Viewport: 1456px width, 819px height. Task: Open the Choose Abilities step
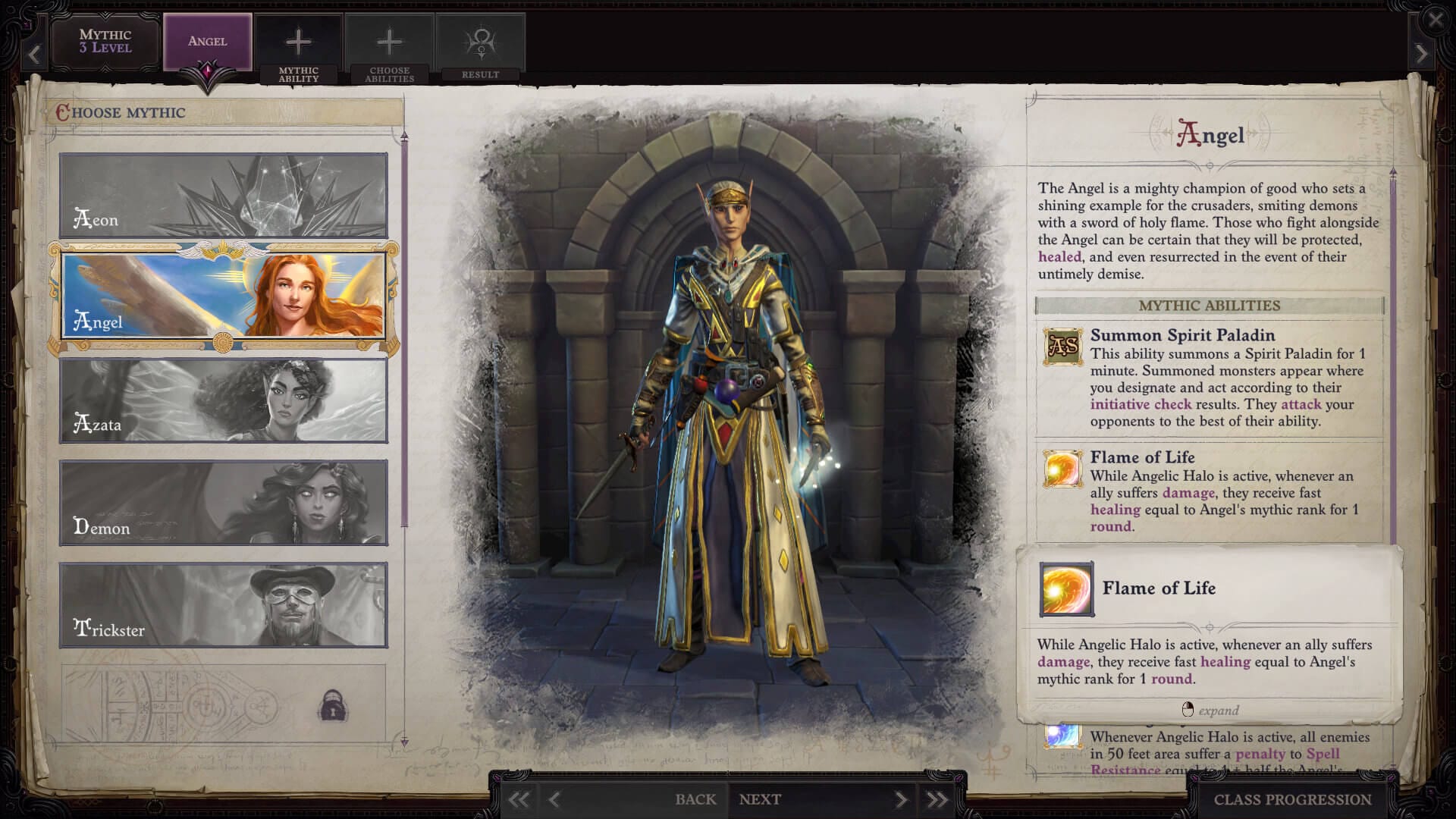(389, 49)
